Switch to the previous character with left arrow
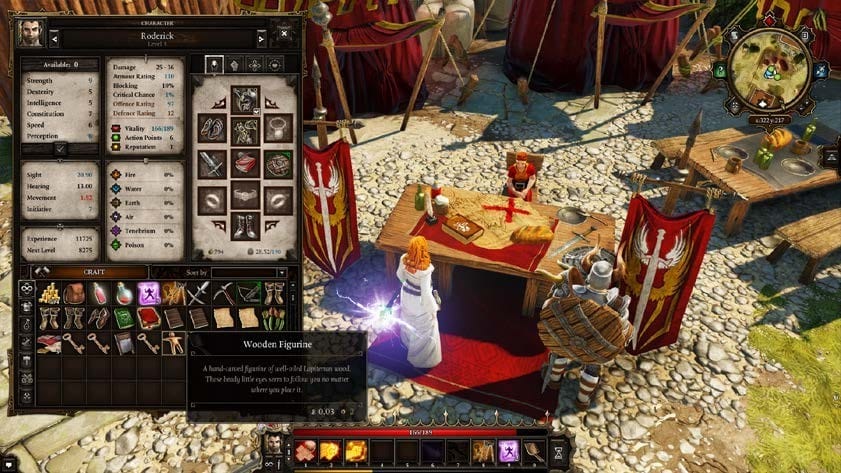The width and height of the screenshot is (841, 473). click(x=54, y=39)
